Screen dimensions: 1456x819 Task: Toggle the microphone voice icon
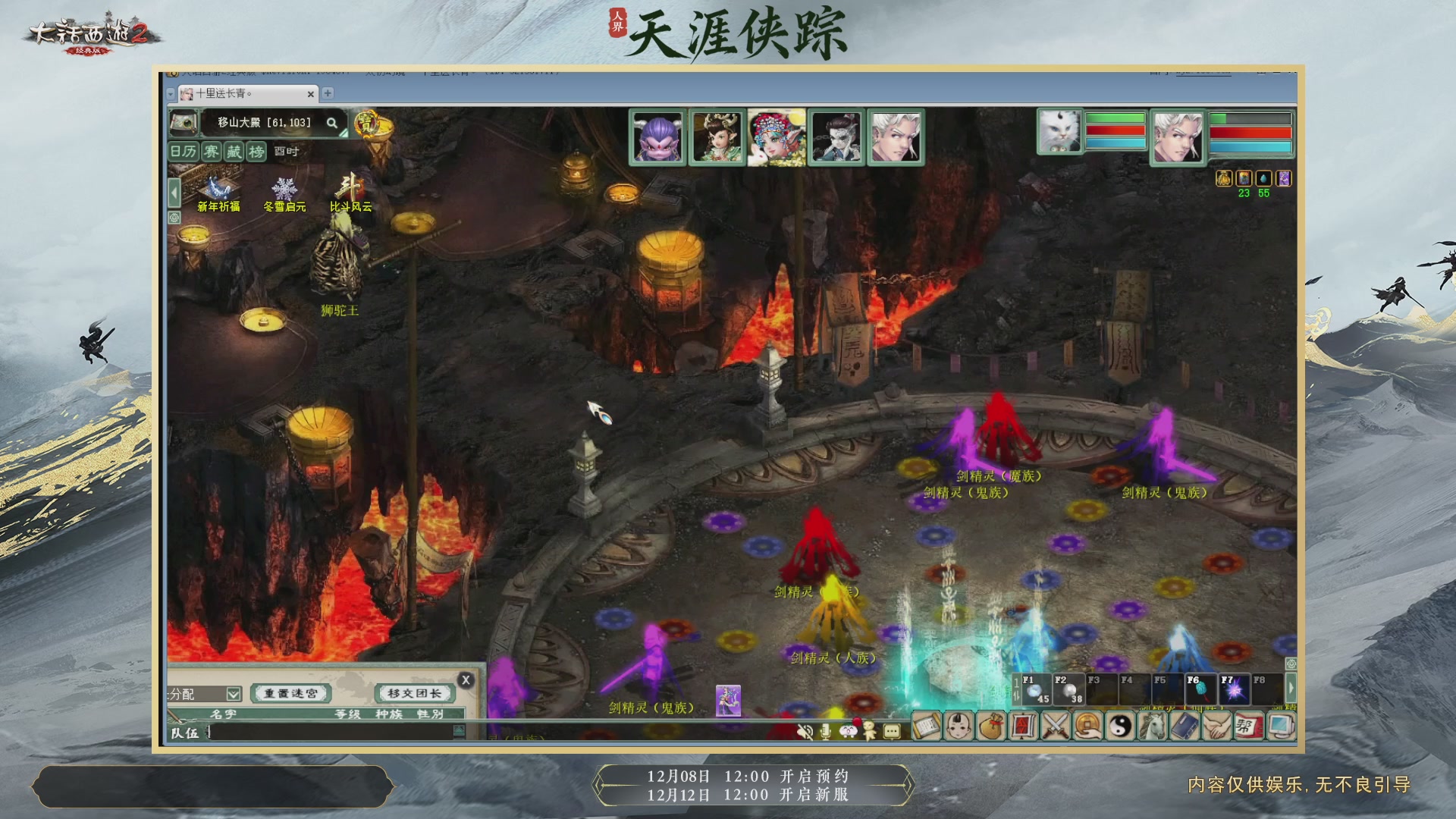[825, 731]
